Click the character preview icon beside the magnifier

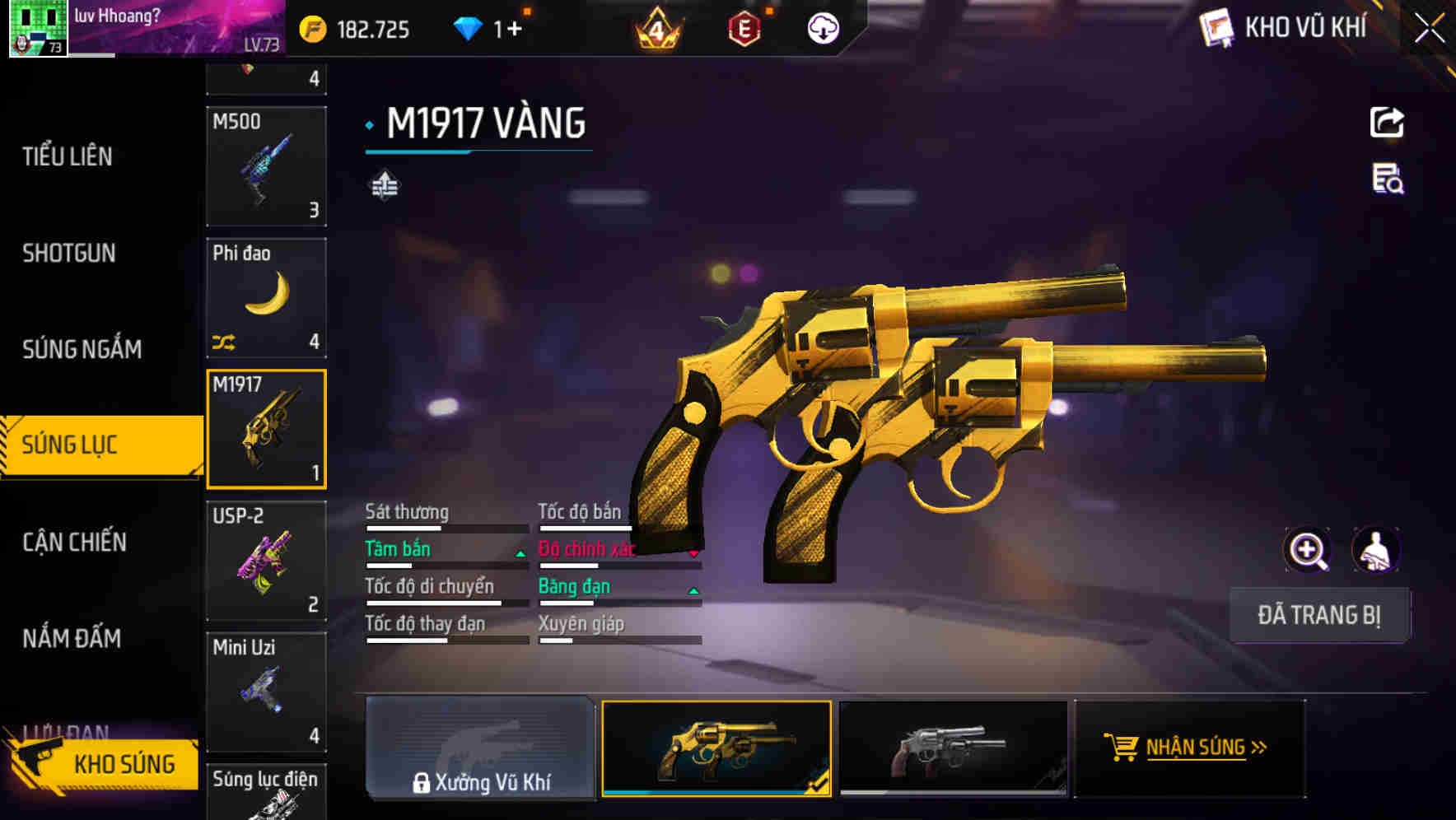(1377, 549)
